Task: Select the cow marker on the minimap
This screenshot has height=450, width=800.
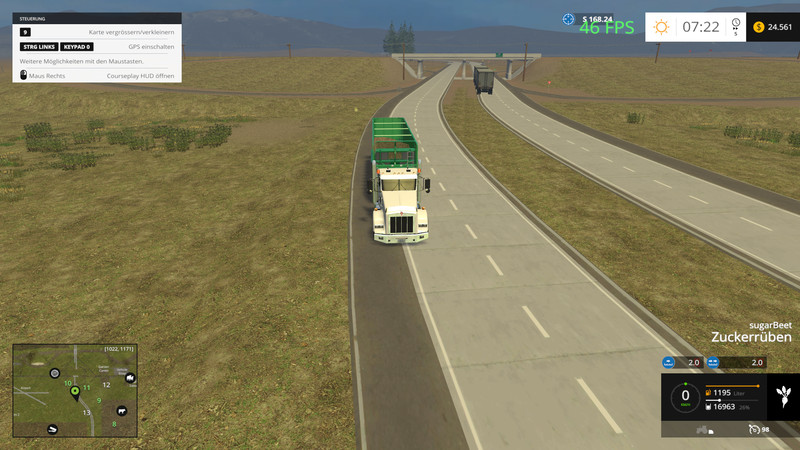Action: [123, 410]
